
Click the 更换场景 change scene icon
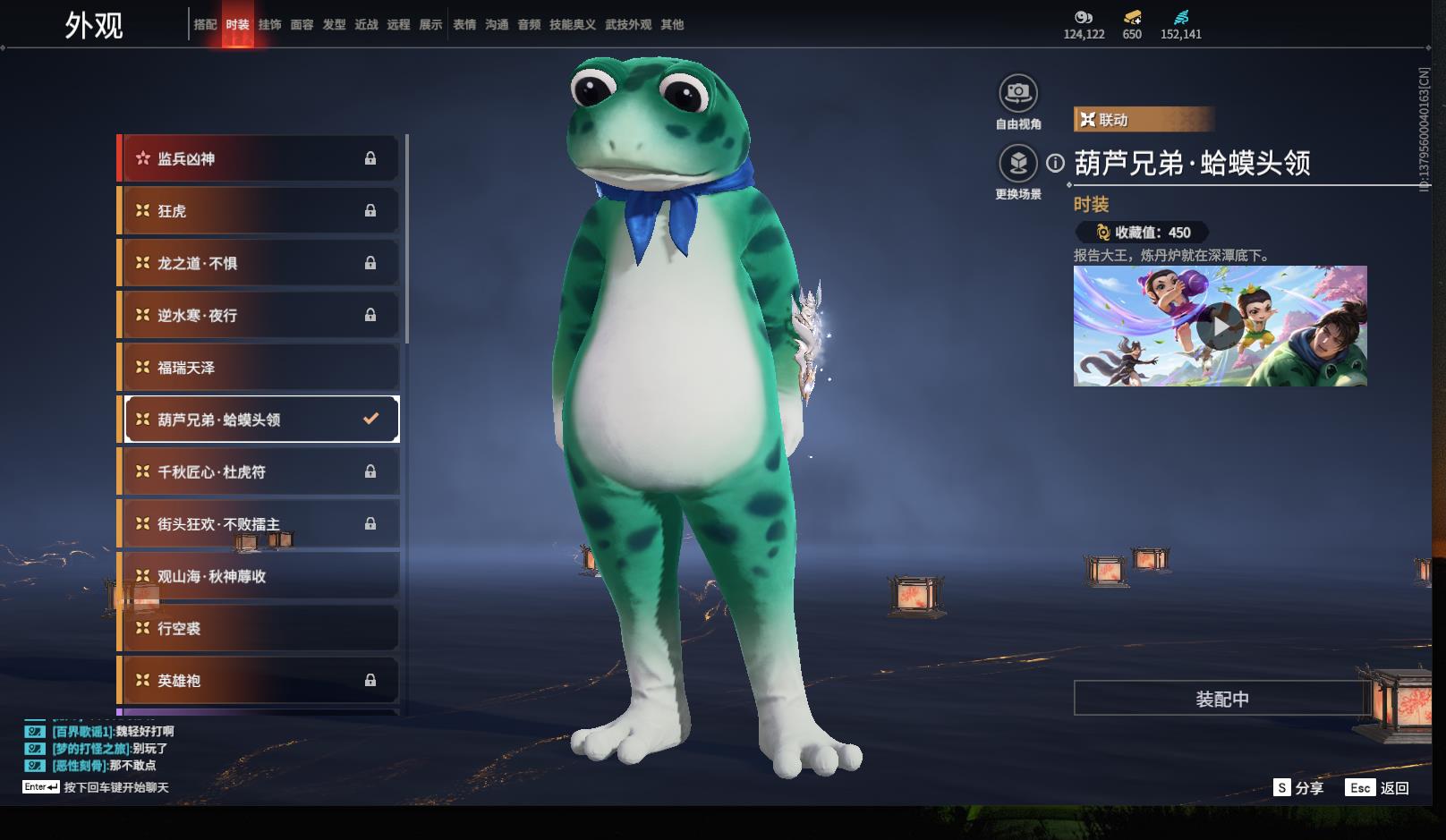(1018, 164)
